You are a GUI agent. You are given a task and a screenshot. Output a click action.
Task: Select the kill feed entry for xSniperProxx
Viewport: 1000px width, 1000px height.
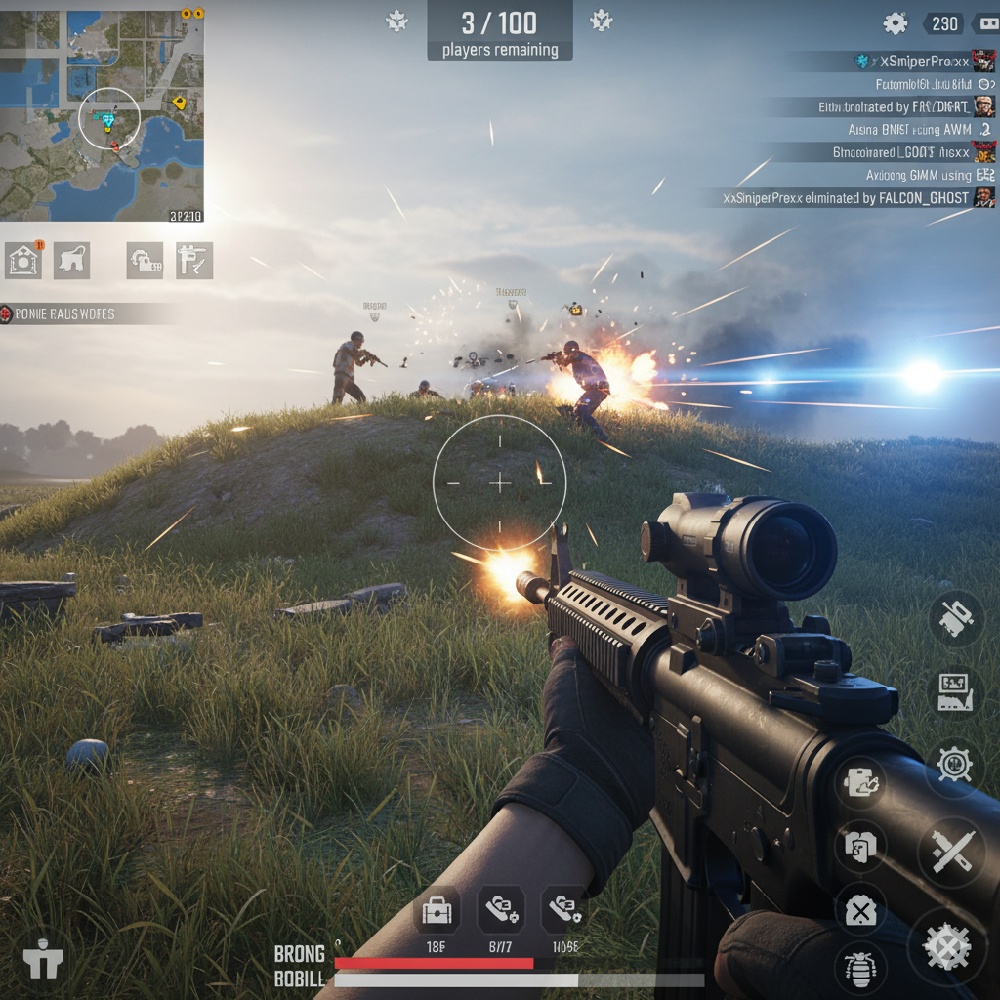click(x=922, y=62)
